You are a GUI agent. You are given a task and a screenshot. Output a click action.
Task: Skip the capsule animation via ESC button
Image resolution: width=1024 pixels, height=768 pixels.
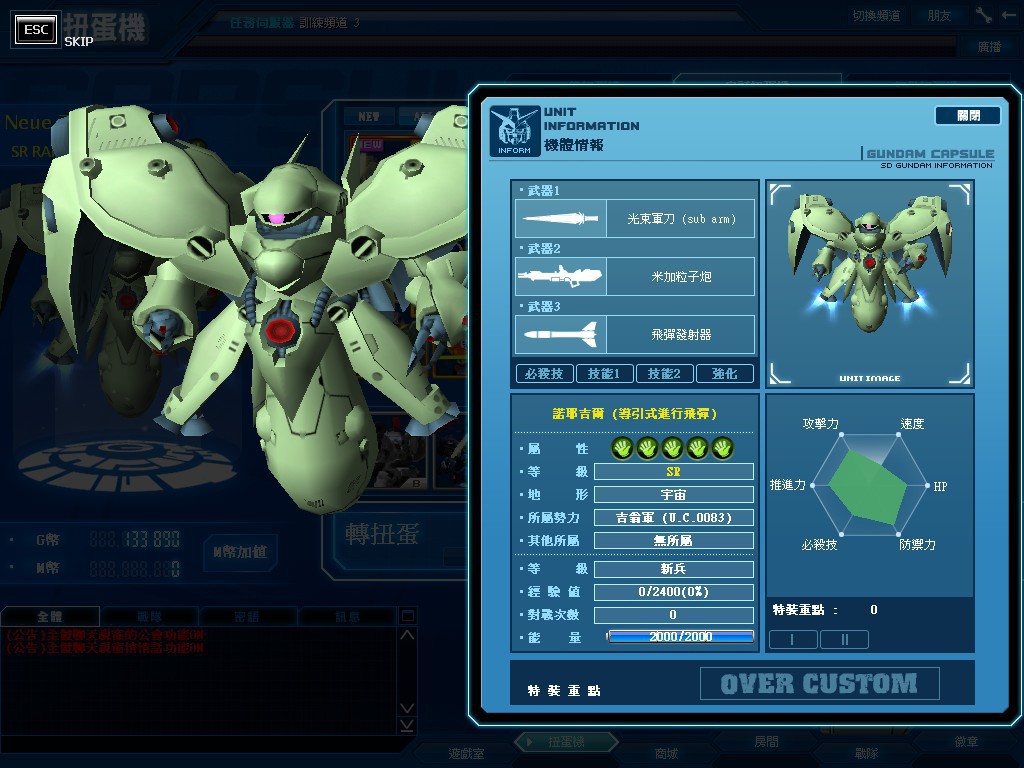(37, 30)
